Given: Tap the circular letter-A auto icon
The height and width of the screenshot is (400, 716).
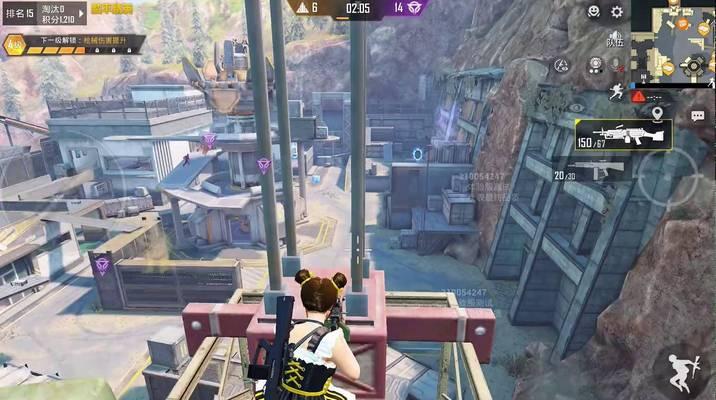Looking at the screenshot, I should (x=563, y=66).
